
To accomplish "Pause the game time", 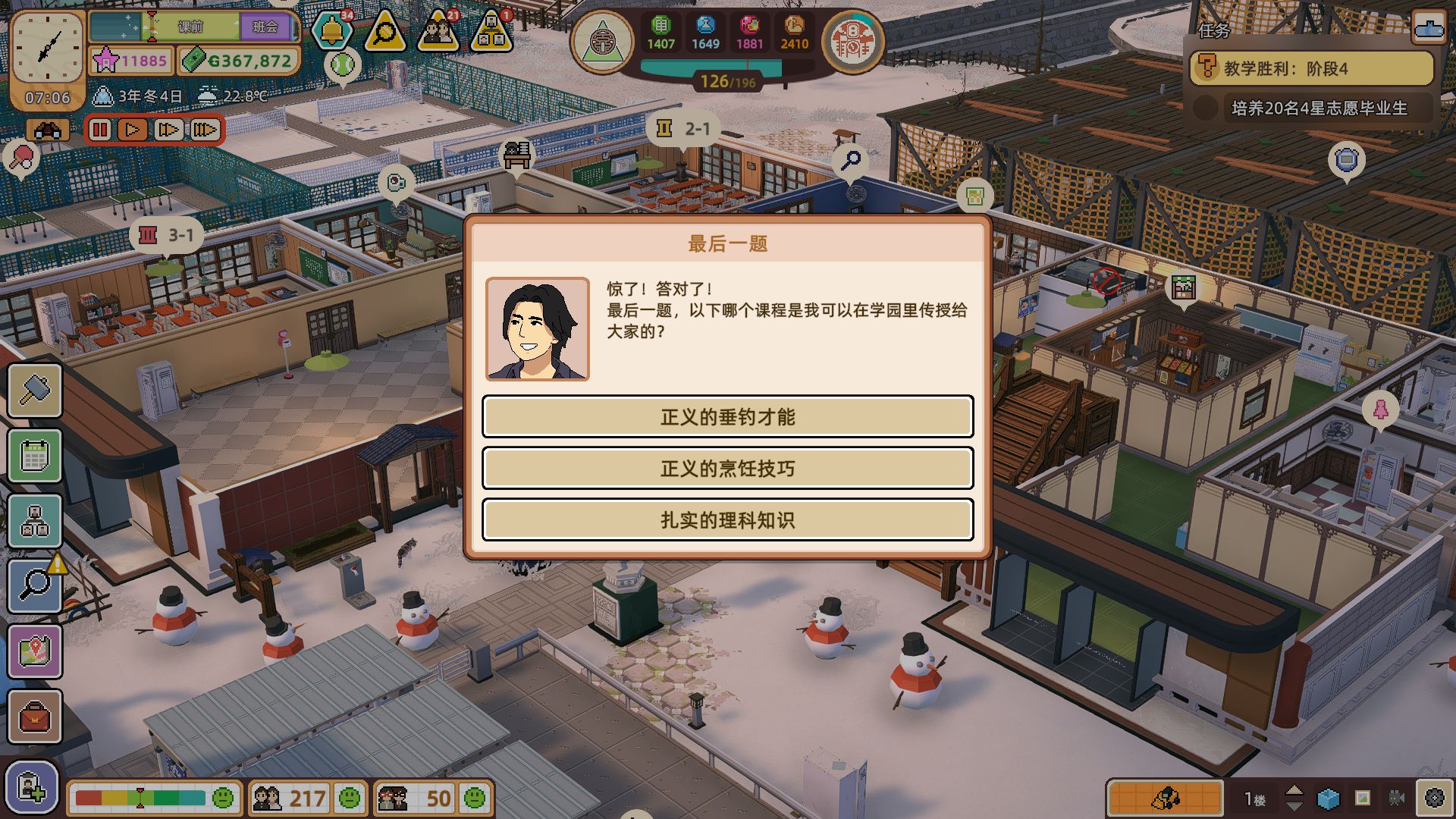I will click(x=100, y=130).
